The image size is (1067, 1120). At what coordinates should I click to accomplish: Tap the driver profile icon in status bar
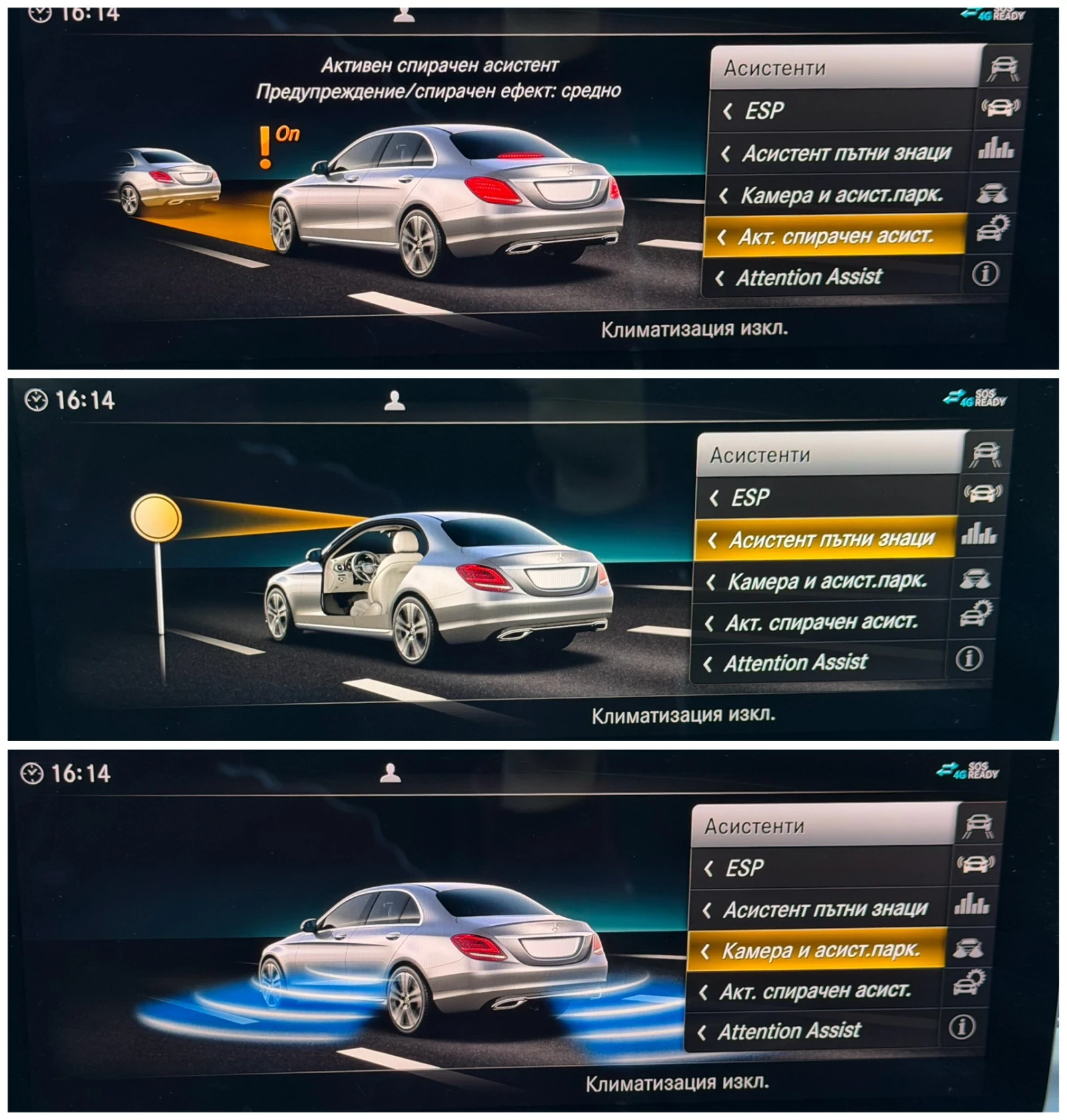405,15
